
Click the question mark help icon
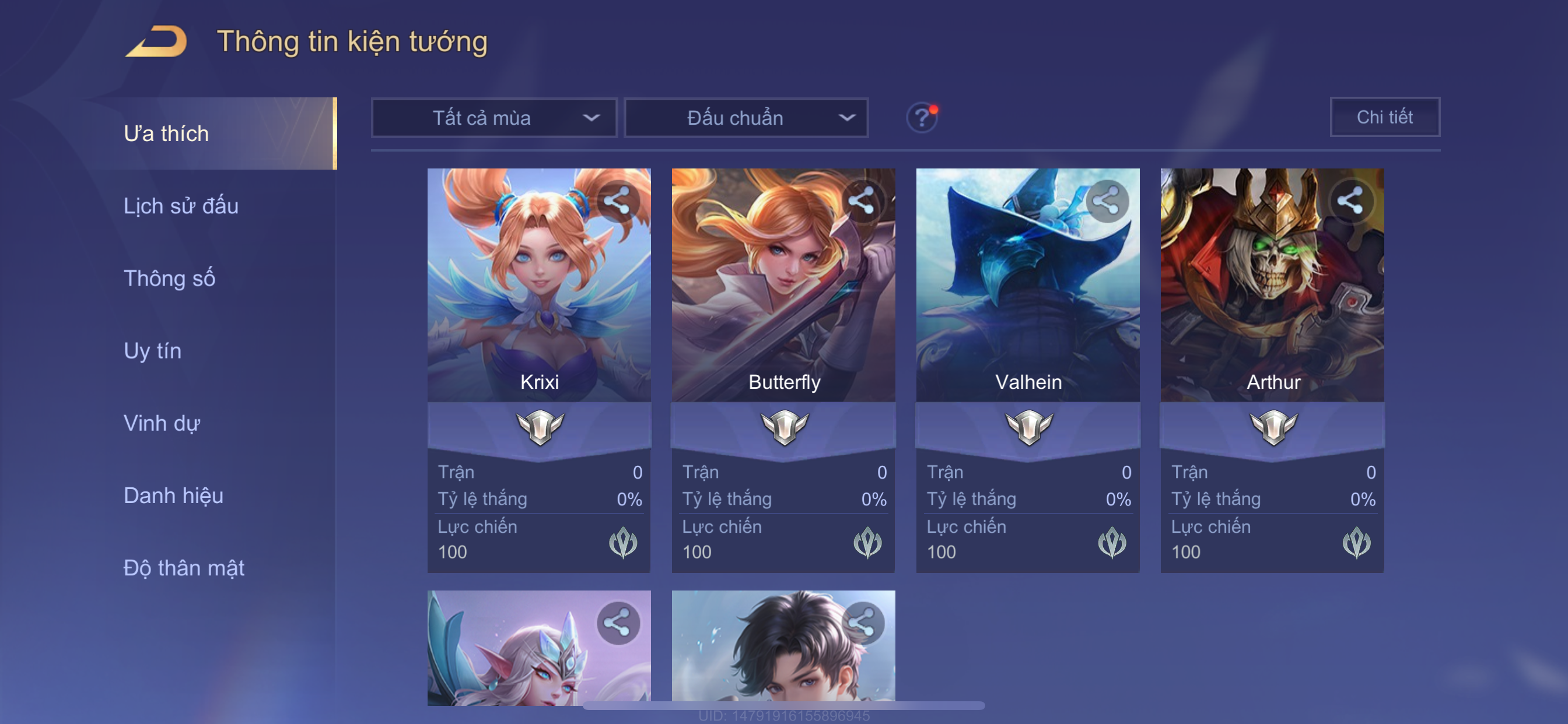922,117
